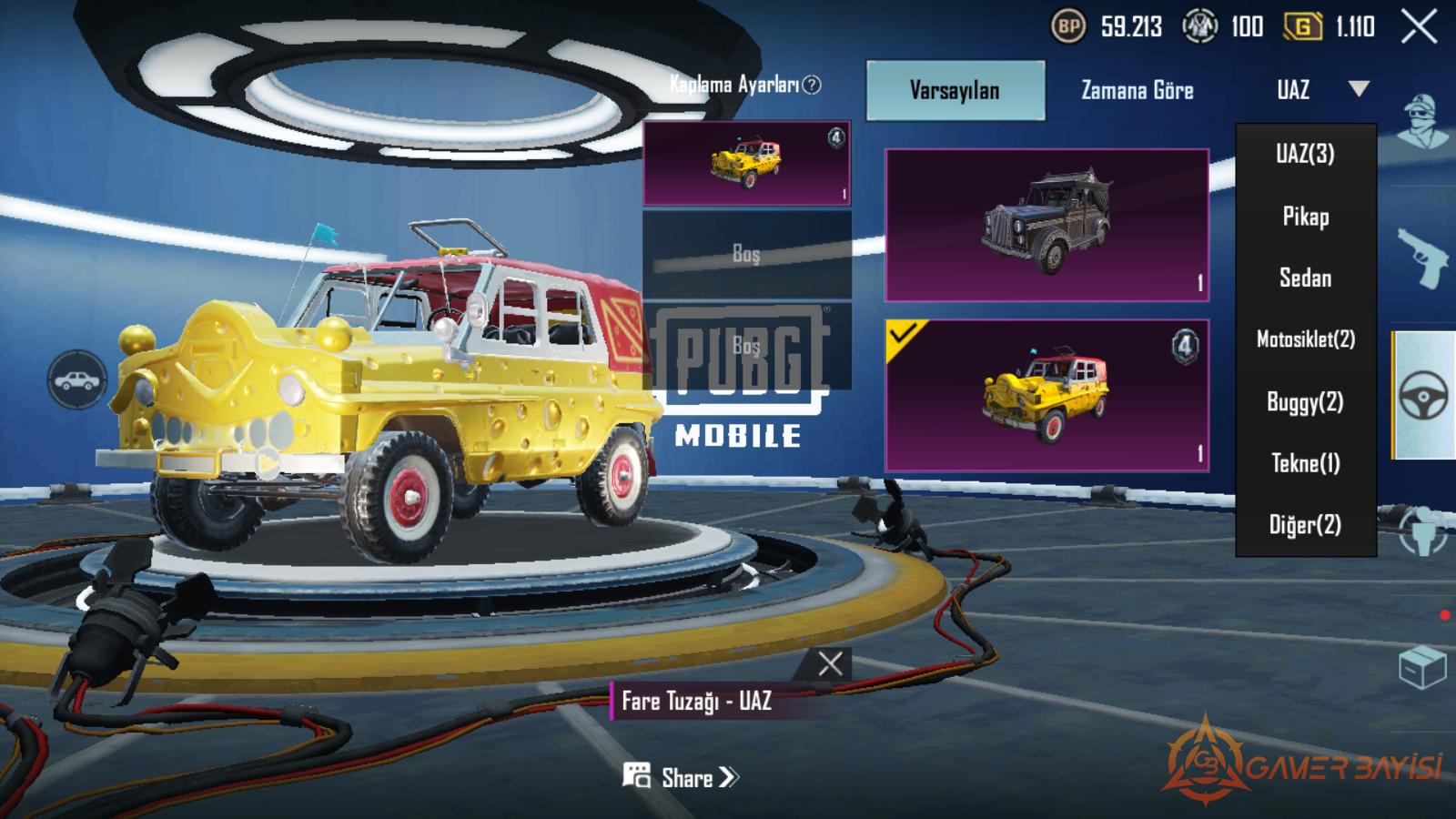Dismiss the Fare Tuzağı - UAZ label
Image resolution: width=1456 pixels, height=819 pixels.
point(829,663)
